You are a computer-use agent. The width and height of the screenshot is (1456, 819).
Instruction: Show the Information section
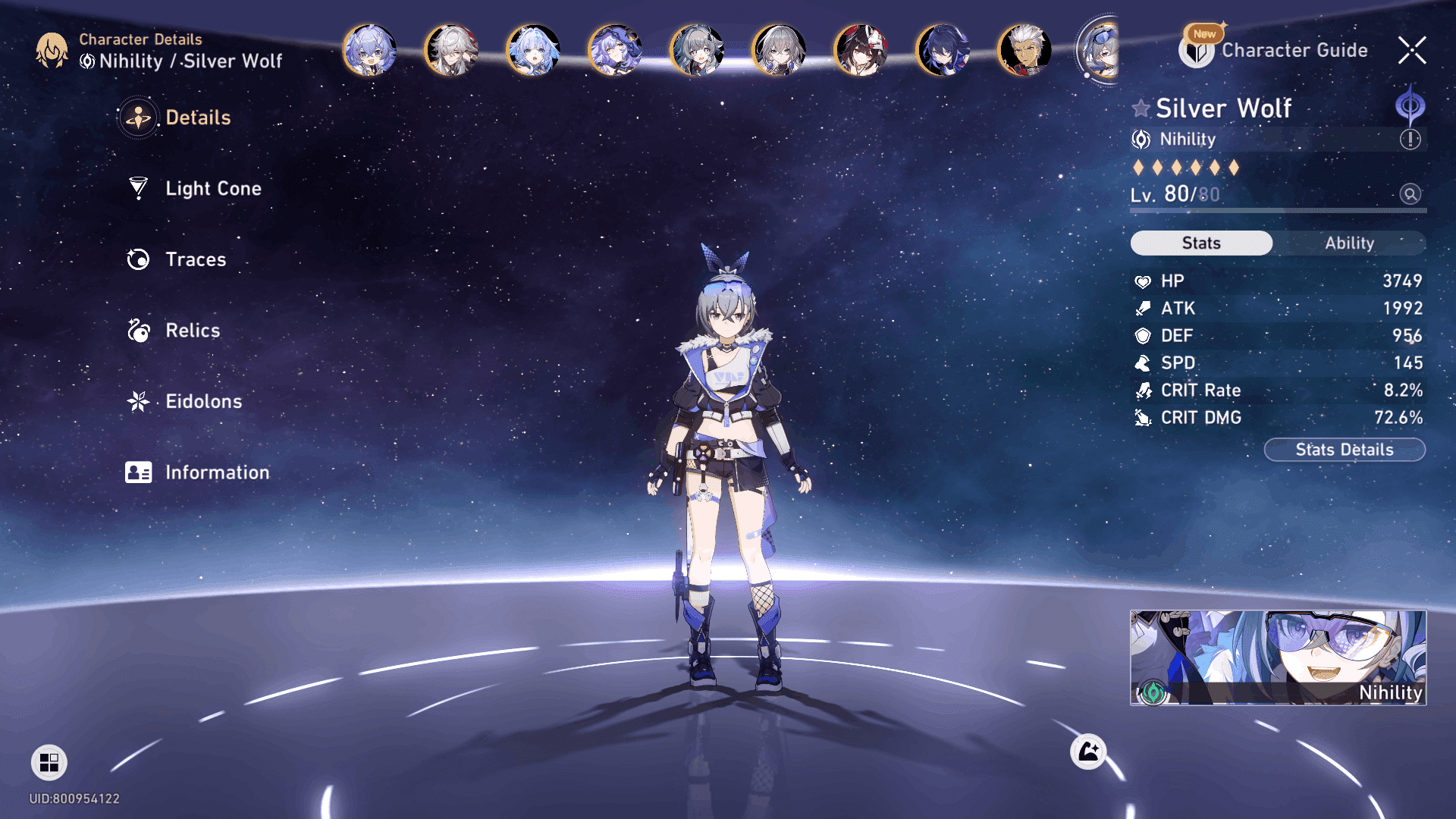(217, 472)
